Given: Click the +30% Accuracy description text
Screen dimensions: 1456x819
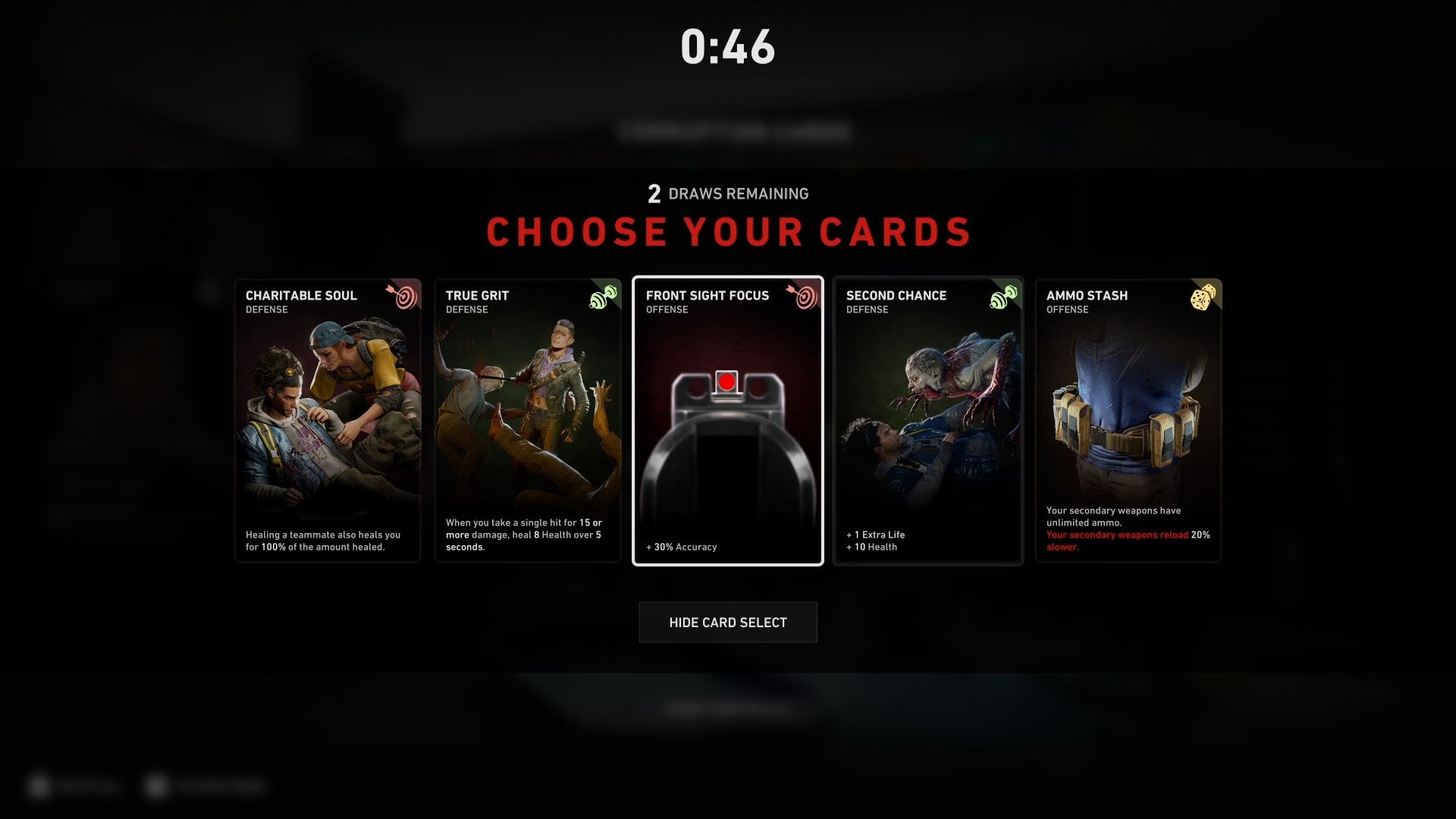Looking at the screenshot, I should point(681,546).
